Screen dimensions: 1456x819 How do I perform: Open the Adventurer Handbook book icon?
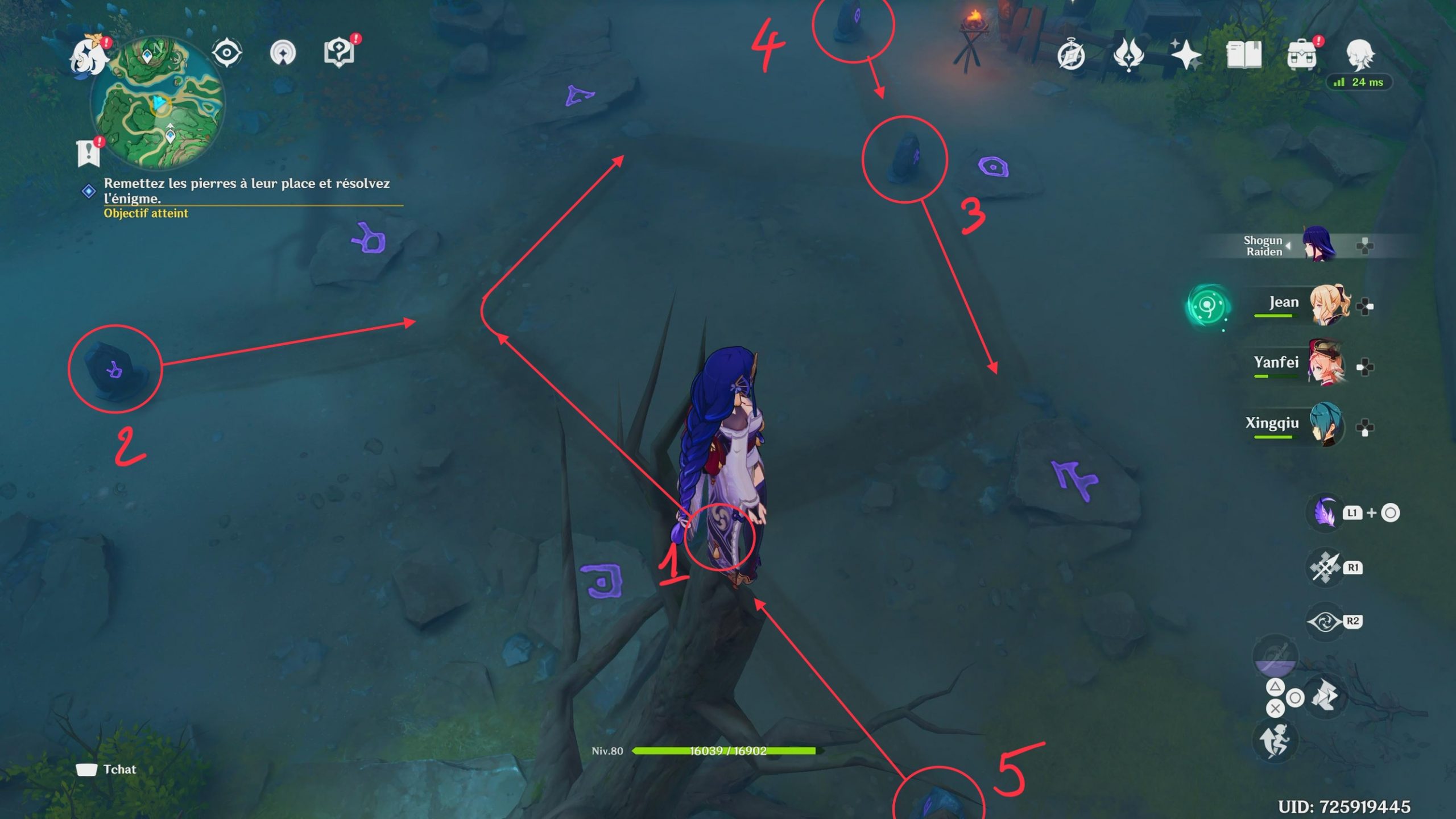[1244, 55]
